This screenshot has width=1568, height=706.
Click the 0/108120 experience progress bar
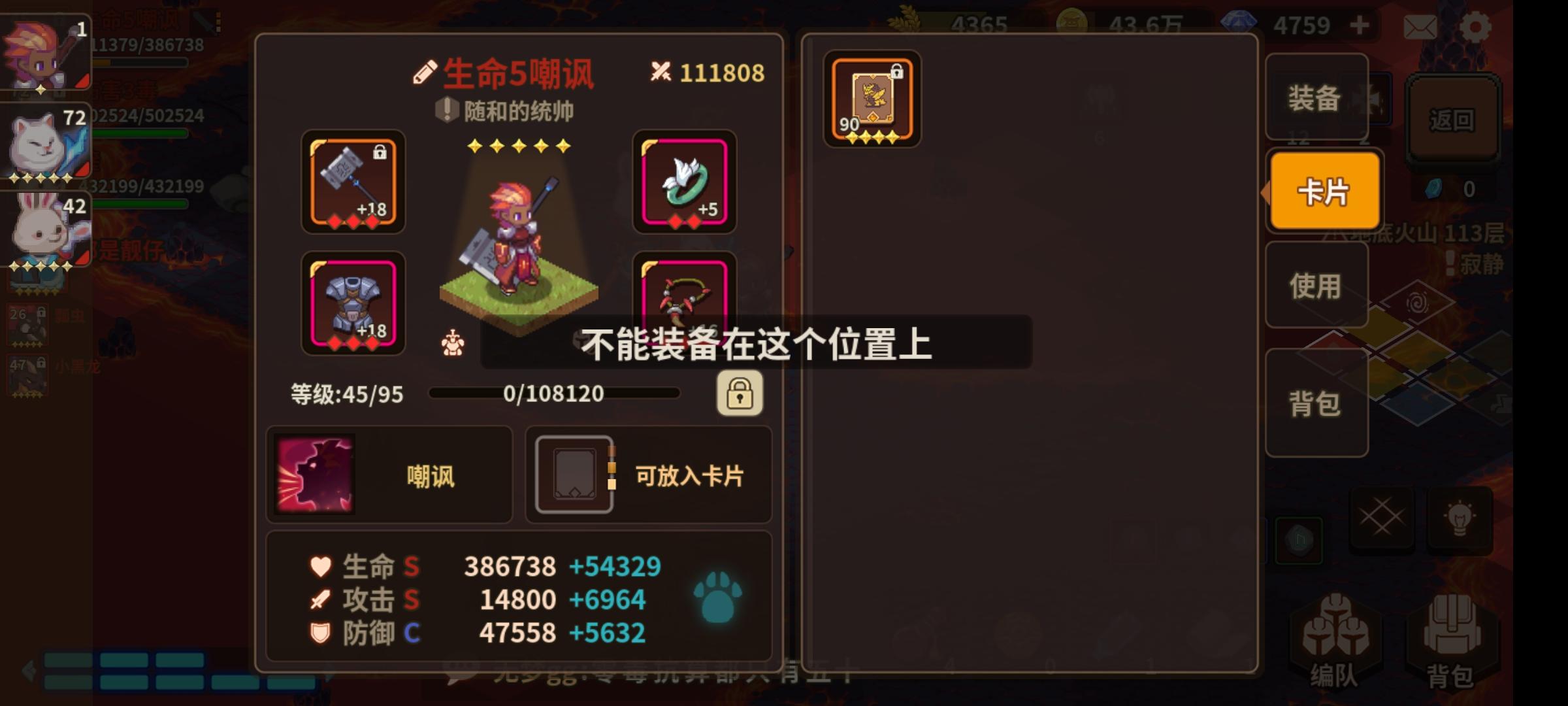(557, 393)
